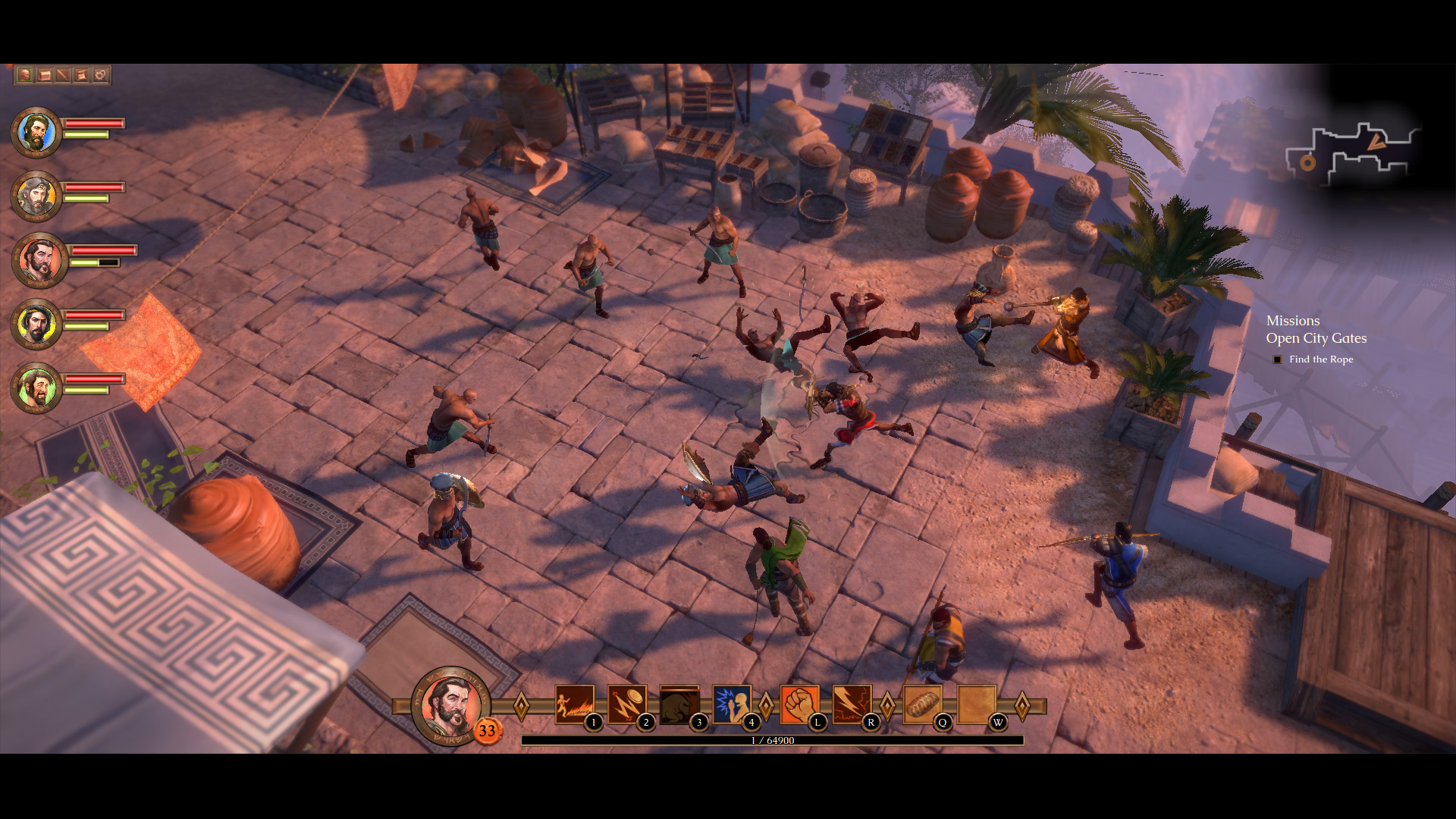Viewport: 1456px width, 819px height.
Task: Check the Find the Rope objective box
Action: coord(1278,359)
